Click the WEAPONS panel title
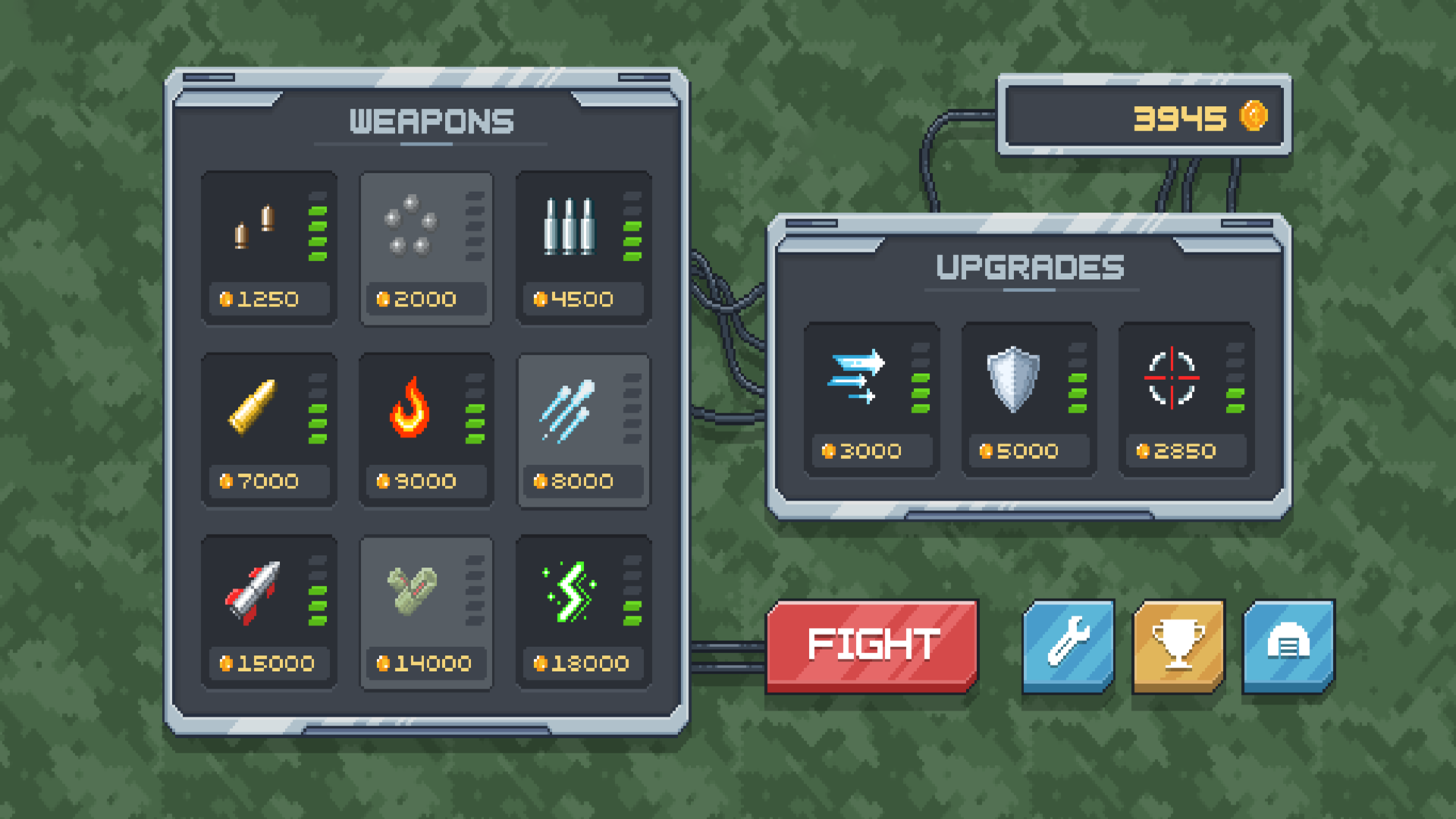This screenshot has width=1456, height=819. 431,121
